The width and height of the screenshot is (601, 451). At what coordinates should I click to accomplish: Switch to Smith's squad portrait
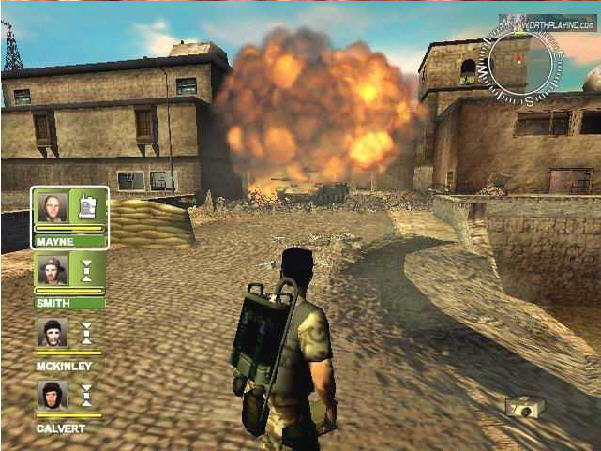(52, 270)
